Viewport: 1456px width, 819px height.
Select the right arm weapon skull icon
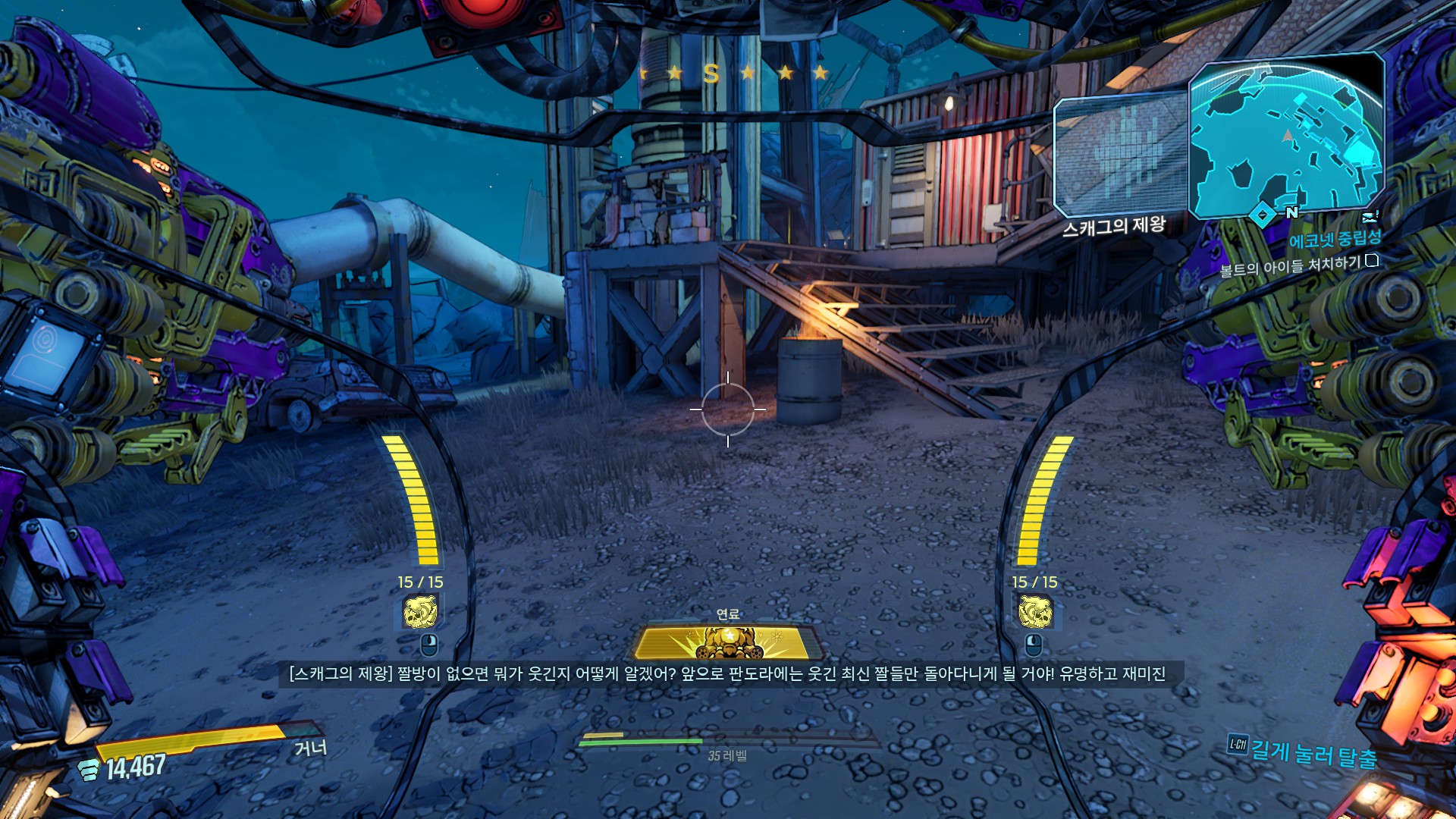coord(1034,612)
